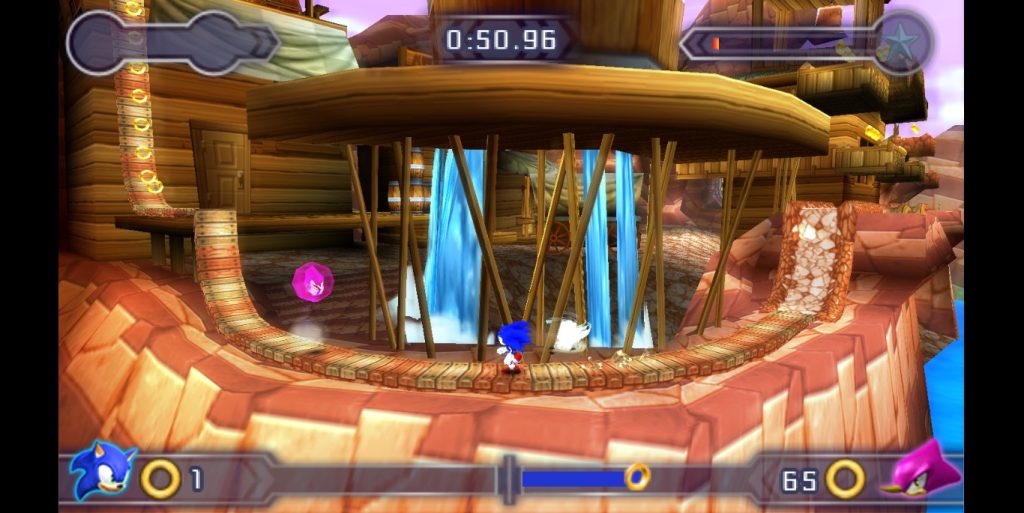Click Sonic's character portrait icon
The height and width of the screenshot is (513, 1024).
point(102,470)
